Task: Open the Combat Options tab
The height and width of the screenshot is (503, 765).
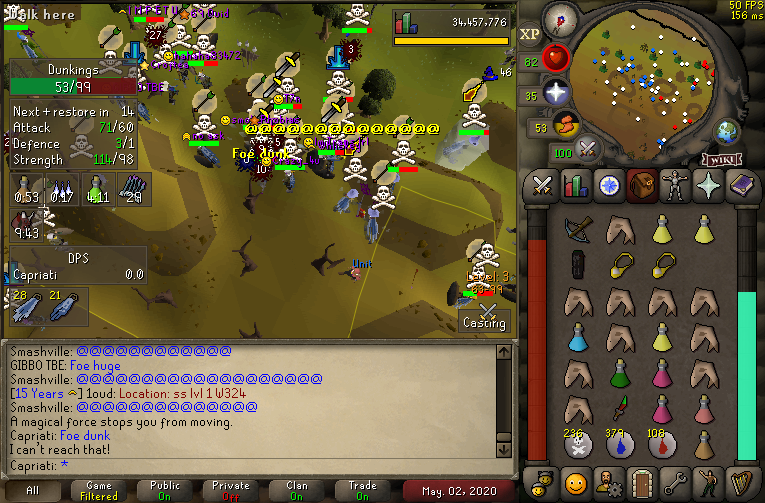Action: point(542,186)
